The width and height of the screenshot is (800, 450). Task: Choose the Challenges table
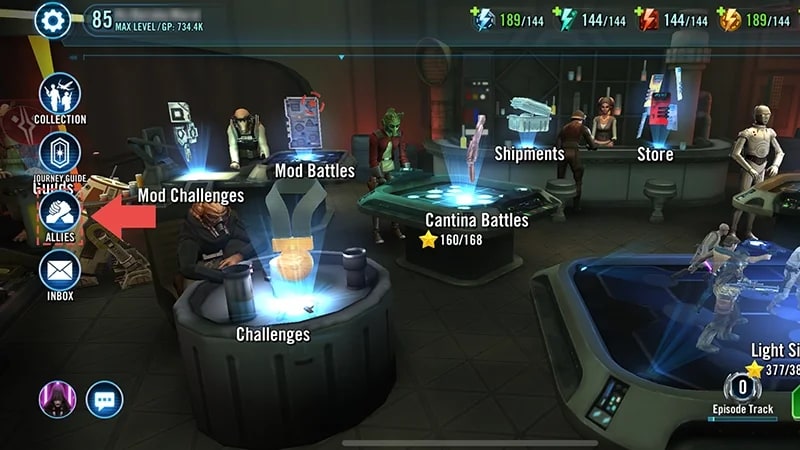(272, 334)
